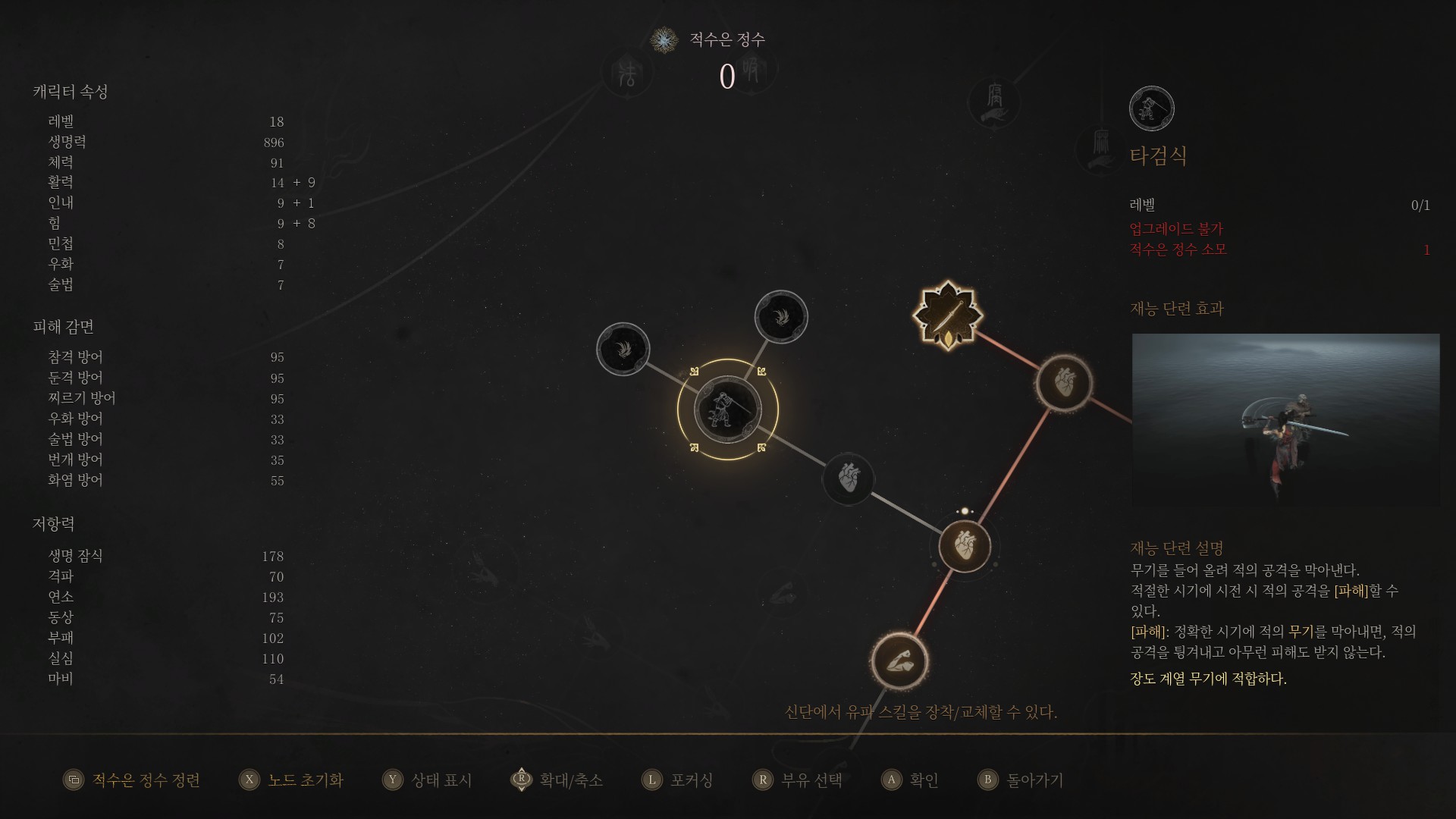
Task: Select the heart node directly linked to the golden emblem
Action: [x=1063, y=383]
